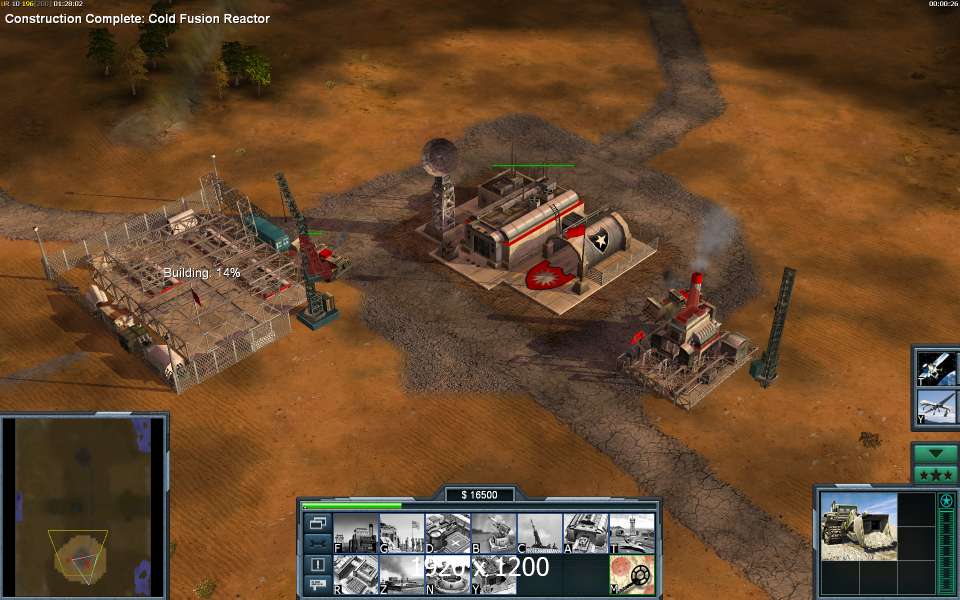Activate the mine detector command icon
This screenshot has height=600, width=960.
coord(632,575)
